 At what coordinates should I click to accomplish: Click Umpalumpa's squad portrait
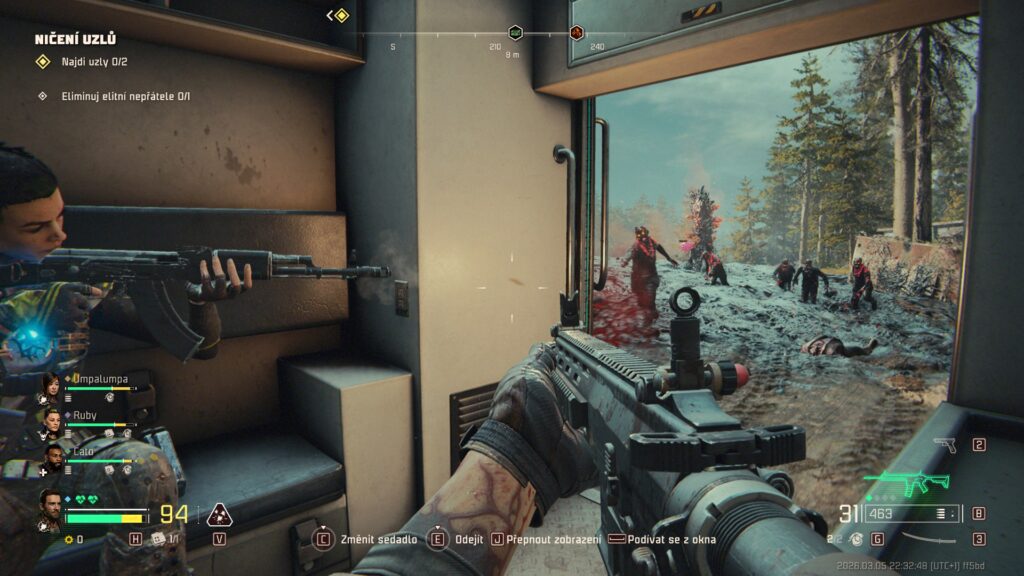click(x=50, y=385)
